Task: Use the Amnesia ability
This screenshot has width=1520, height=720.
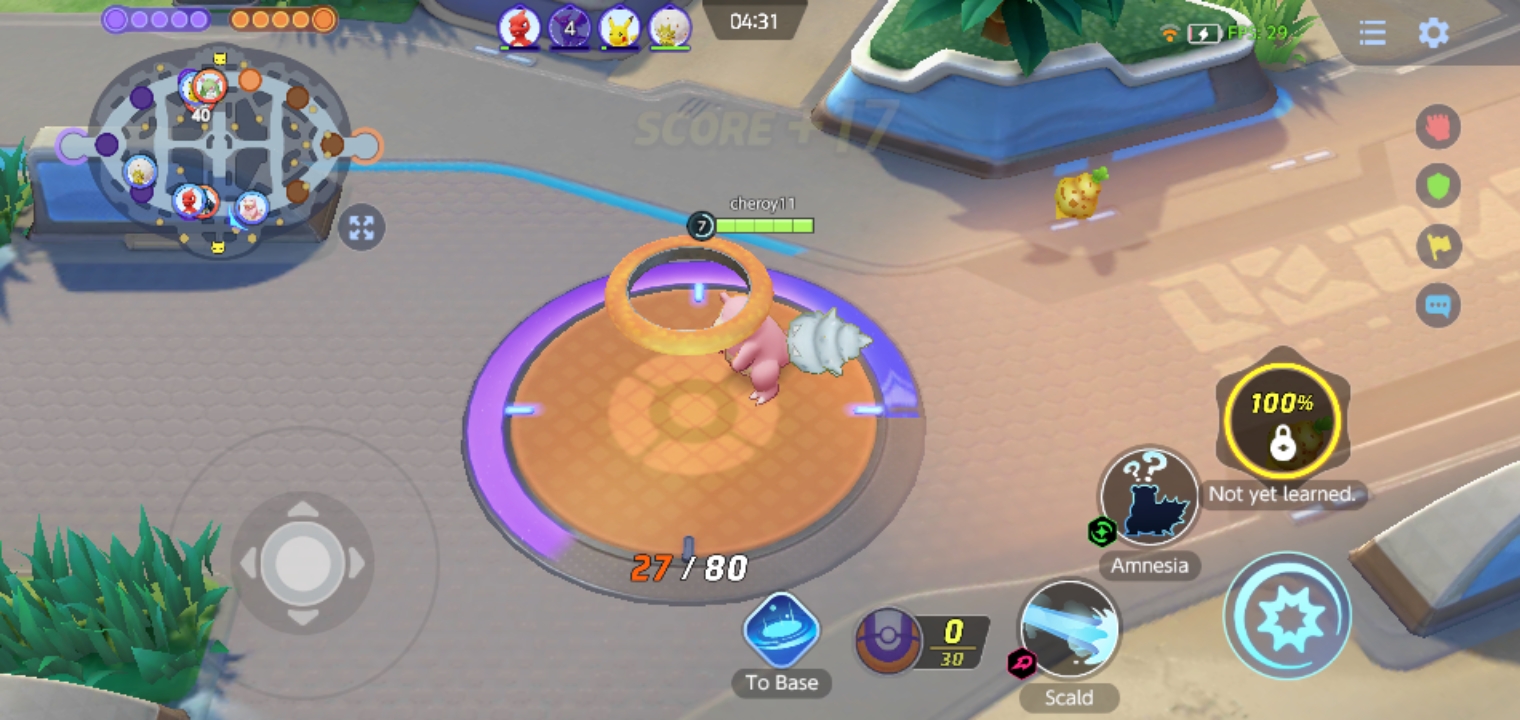Action: [1149, 497]
